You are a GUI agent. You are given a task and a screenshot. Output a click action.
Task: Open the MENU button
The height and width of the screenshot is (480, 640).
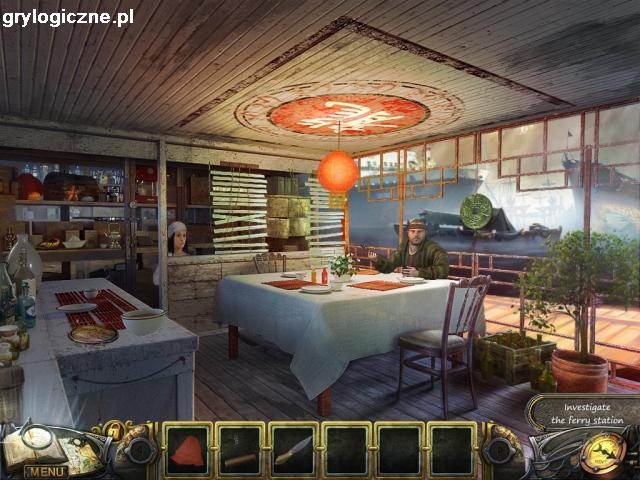coord(46,471)
